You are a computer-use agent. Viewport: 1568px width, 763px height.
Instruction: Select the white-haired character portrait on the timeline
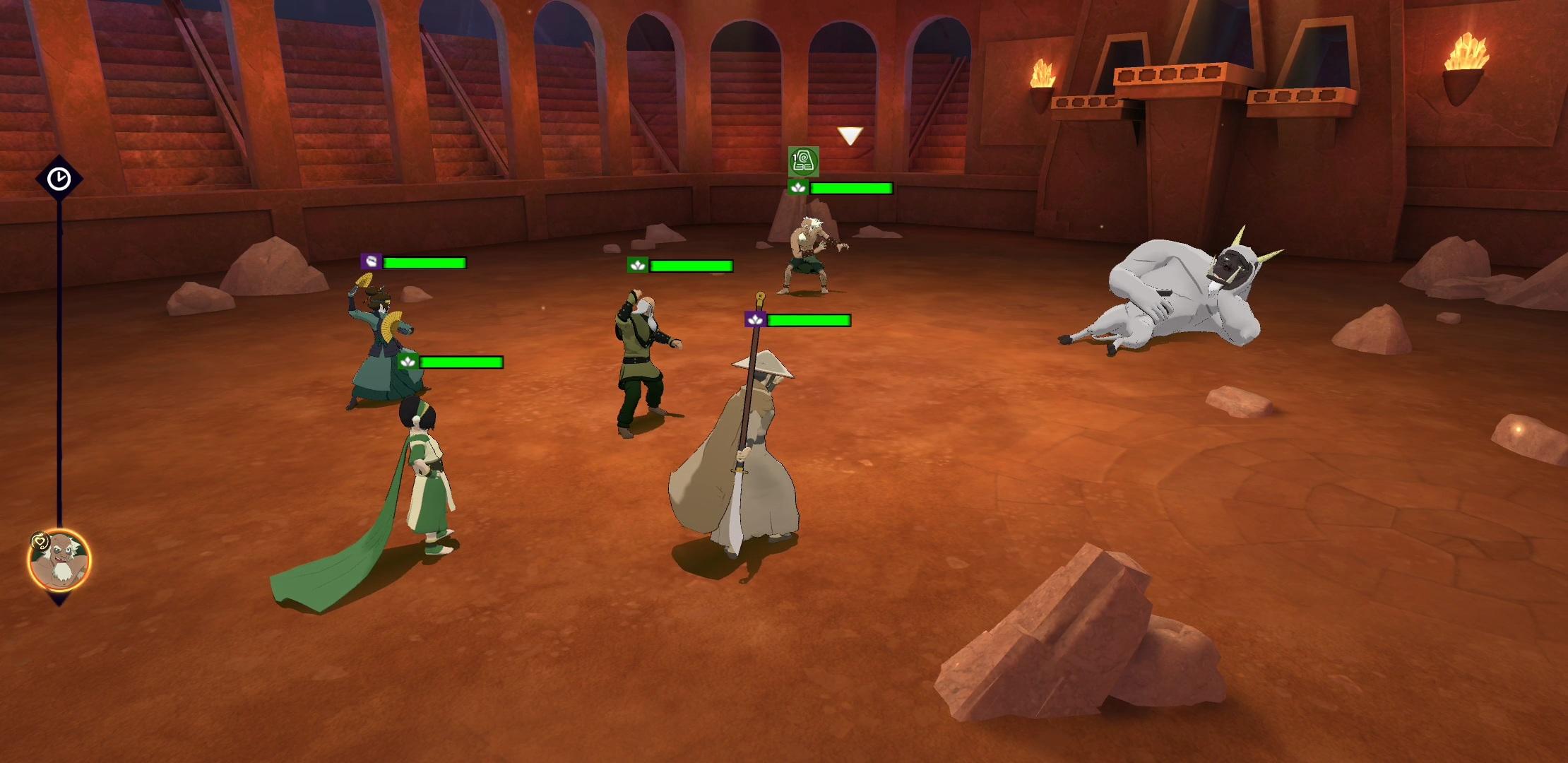coord(60,560)
